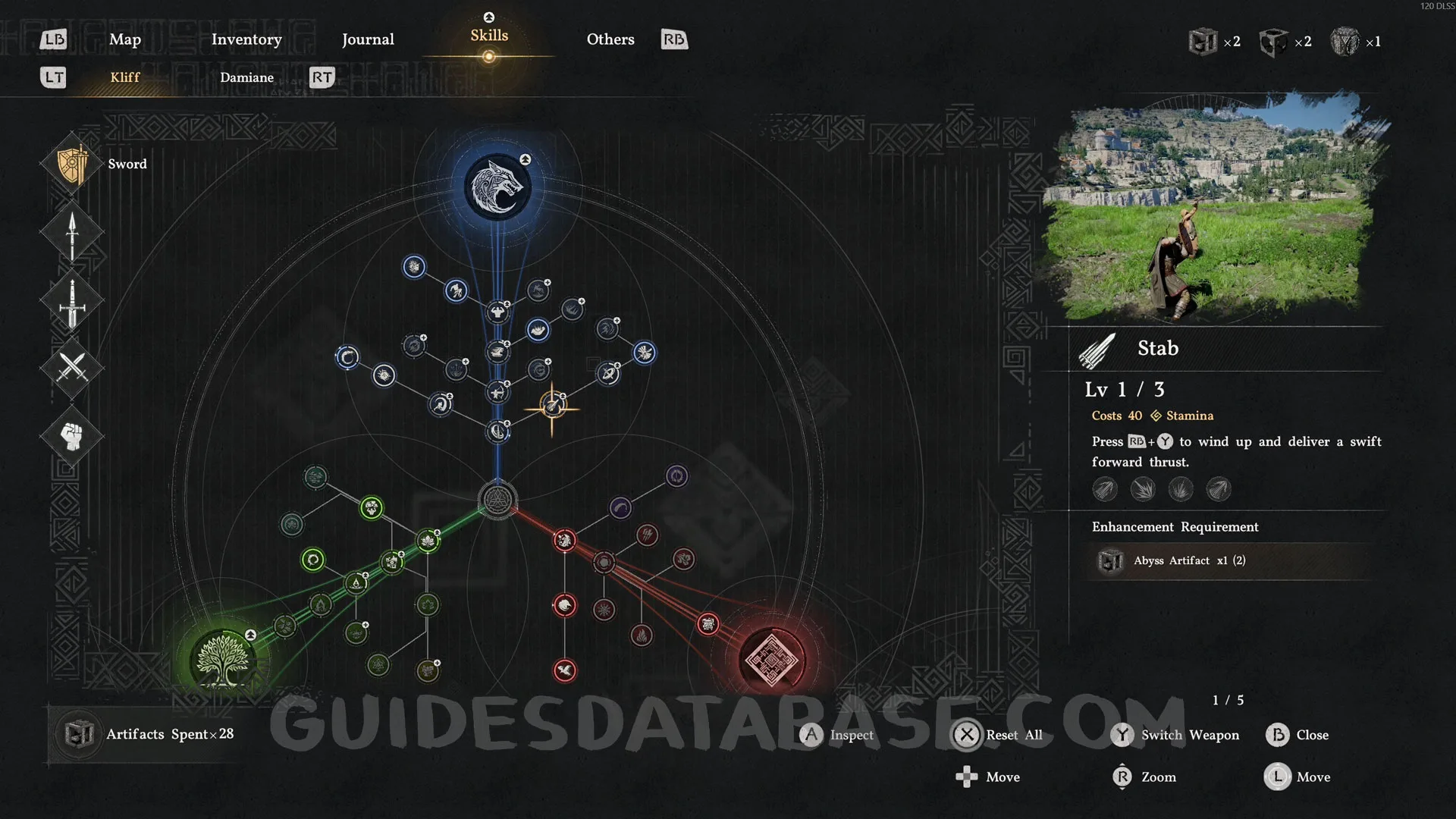Open the Journal tab
1456x819 pixels.
click(x=368, y=39)
